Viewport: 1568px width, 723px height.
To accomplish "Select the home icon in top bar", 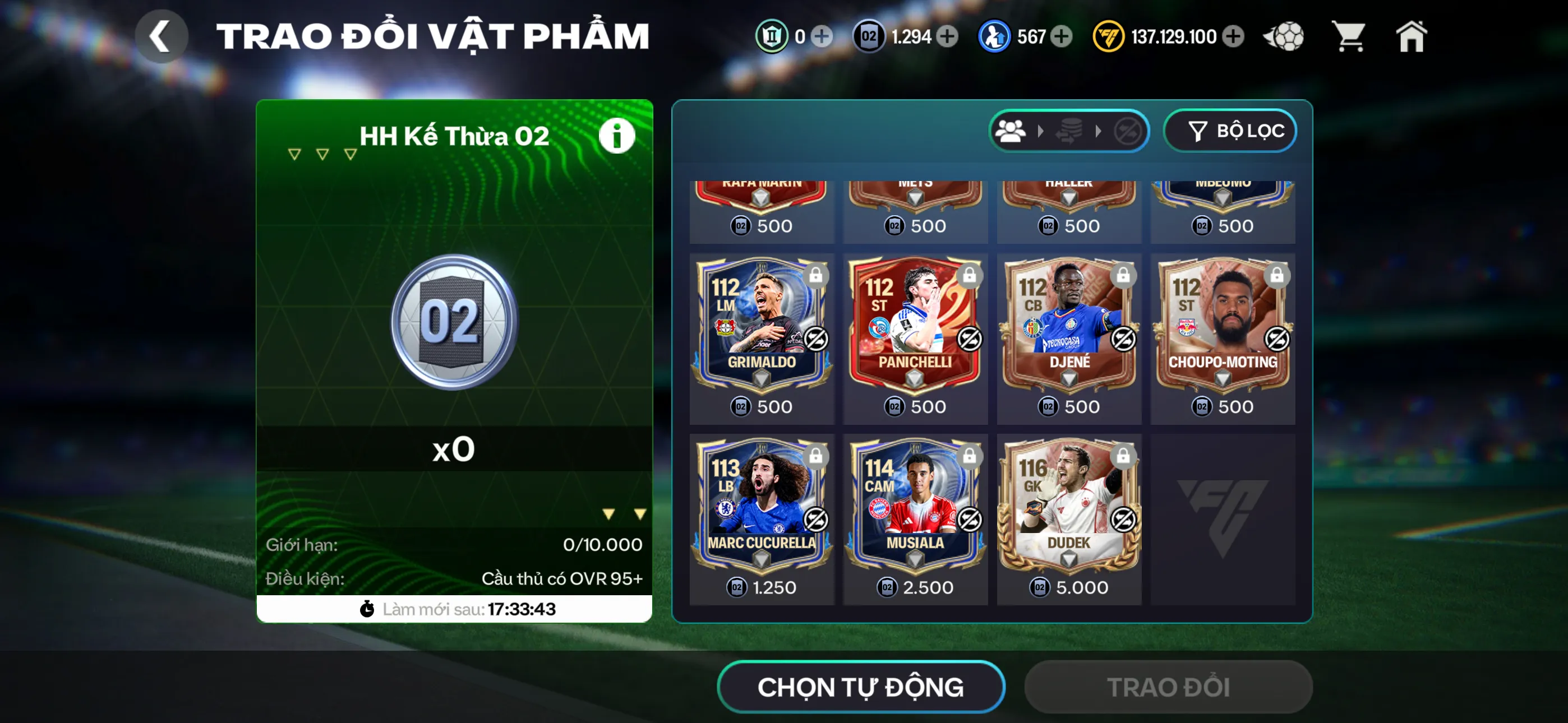I will pos(1412,36).
